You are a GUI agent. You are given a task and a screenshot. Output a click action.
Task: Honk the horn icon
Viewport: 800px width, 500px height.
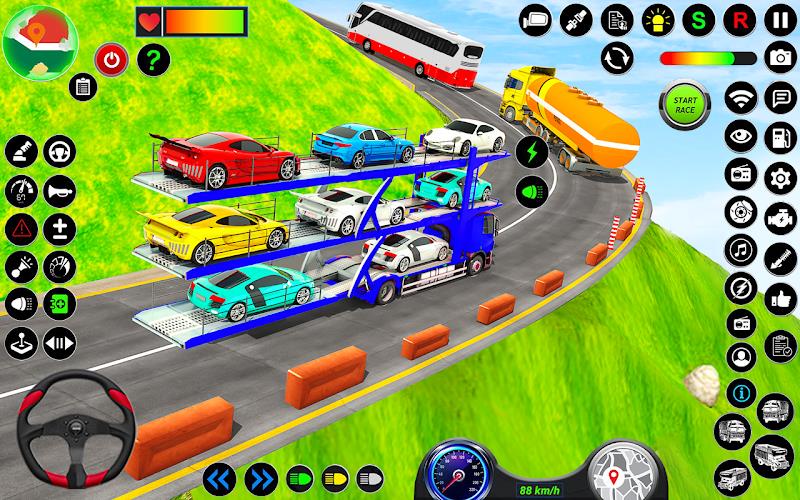click(x=59, y=190)
